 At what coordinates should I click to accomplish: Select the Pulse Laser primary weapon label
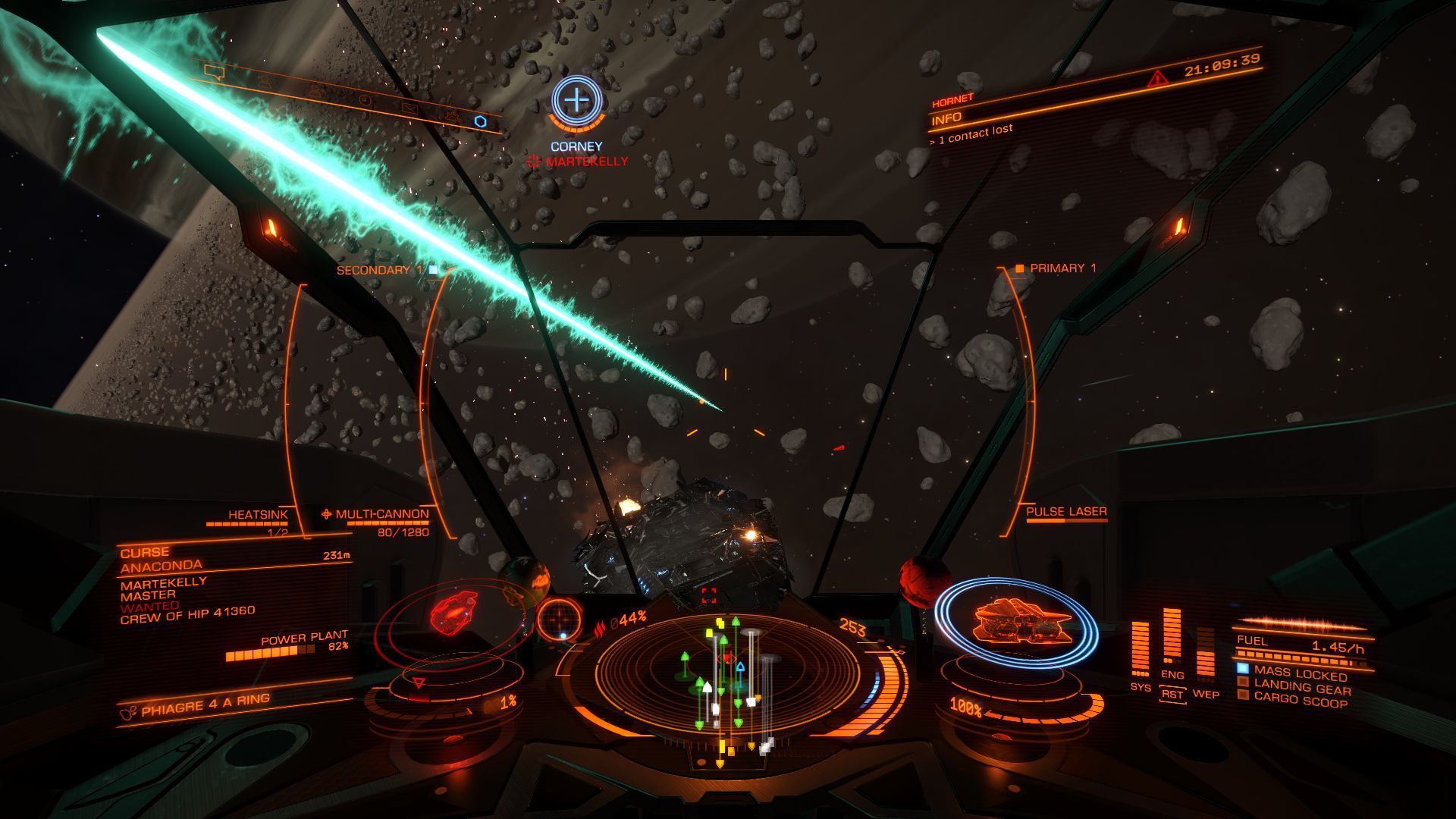pyautogui.click(x=1066, y=512)
